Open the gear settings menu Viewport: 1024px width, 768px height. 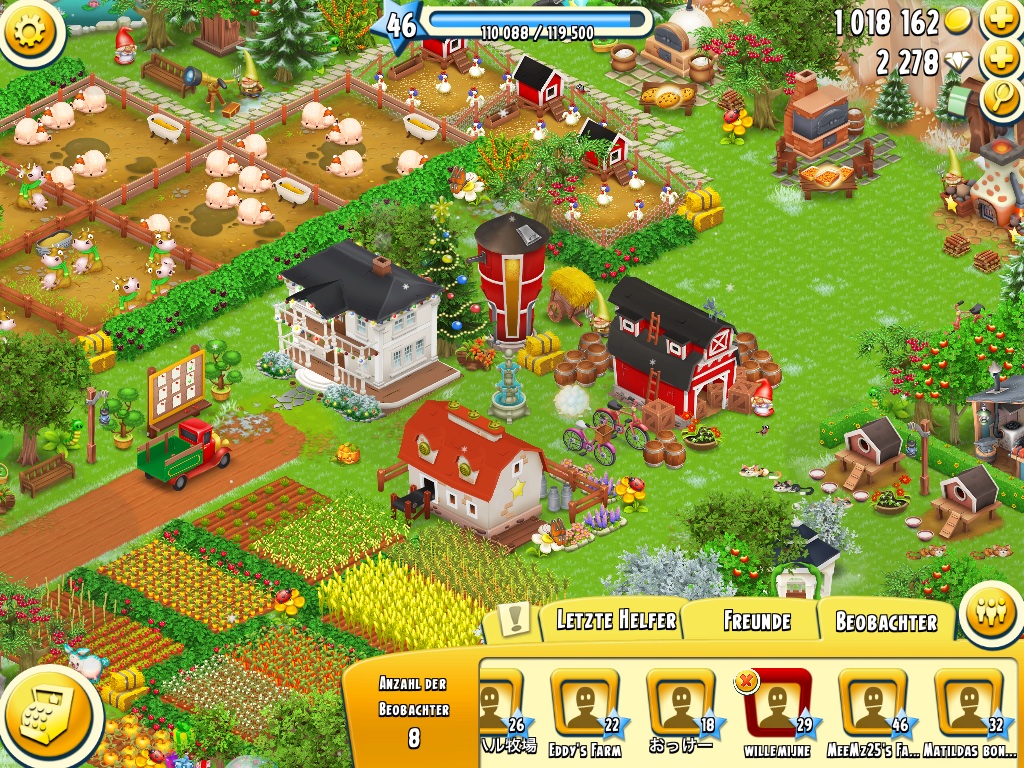[x=32, y=30]
